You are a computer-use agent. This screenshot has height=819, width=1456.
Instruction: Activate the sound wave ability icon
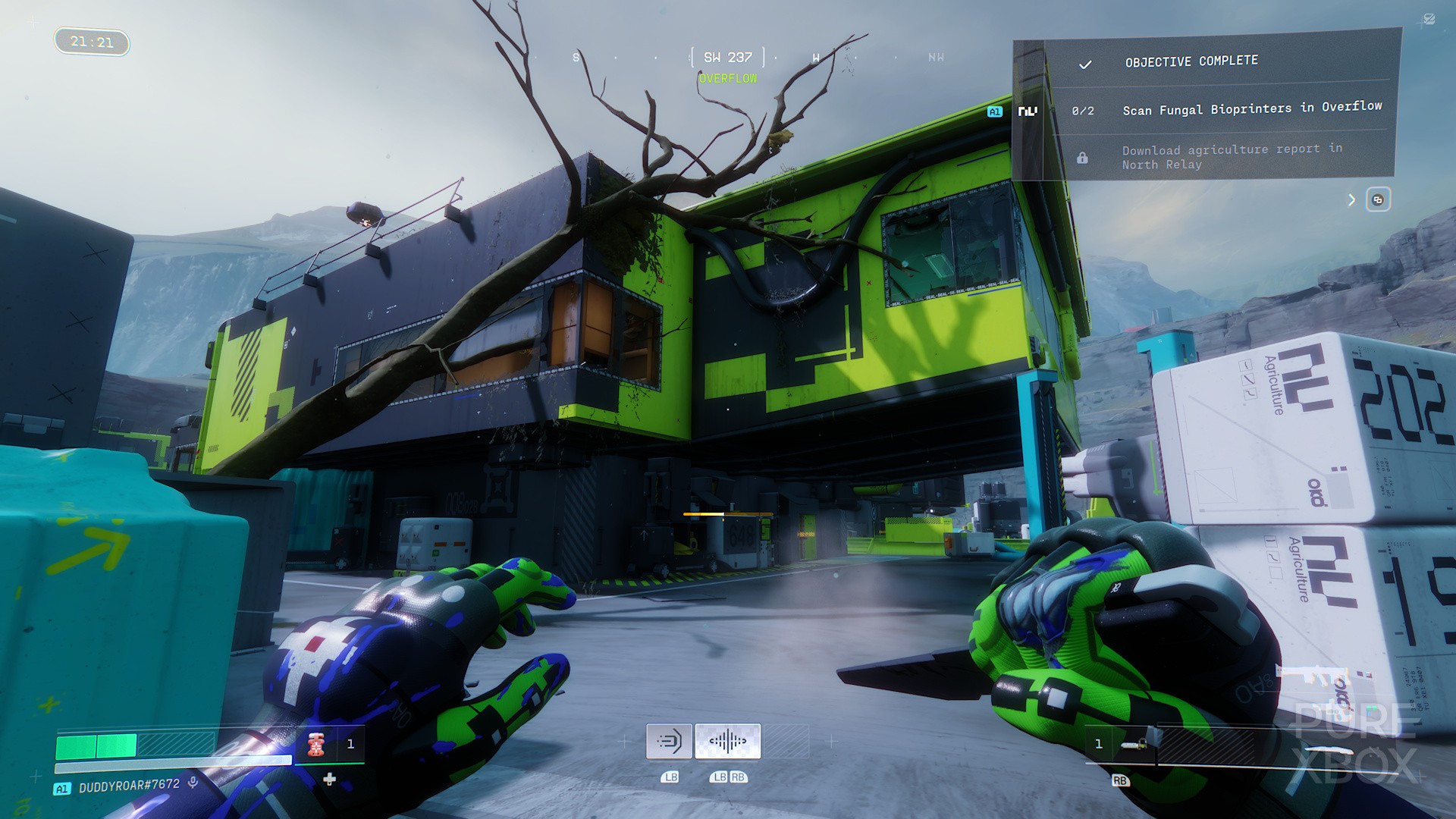[x=727, y=741]
